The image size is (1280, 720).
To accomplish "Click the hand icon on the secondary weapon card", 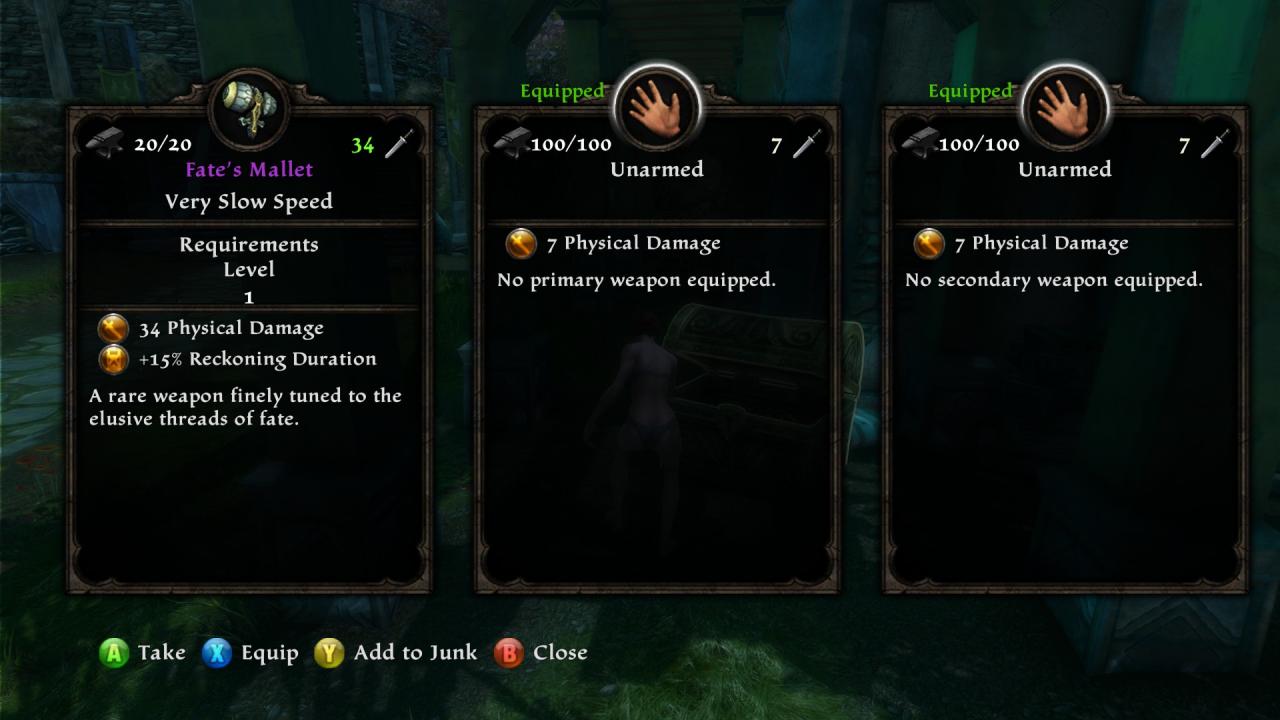I will pyautogui.click(x=1065, y=108).
